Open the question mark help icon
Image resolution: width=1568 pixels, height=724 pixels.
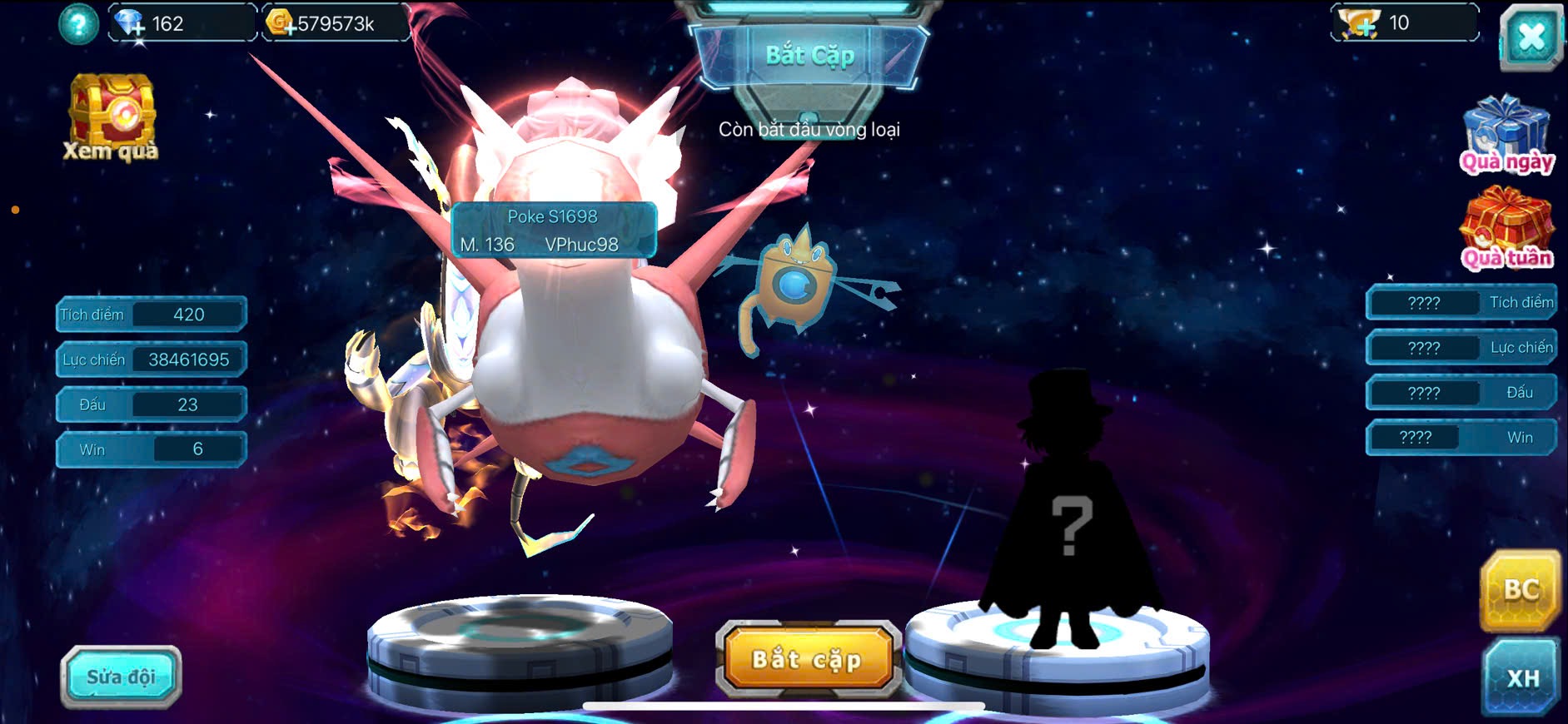78,24
